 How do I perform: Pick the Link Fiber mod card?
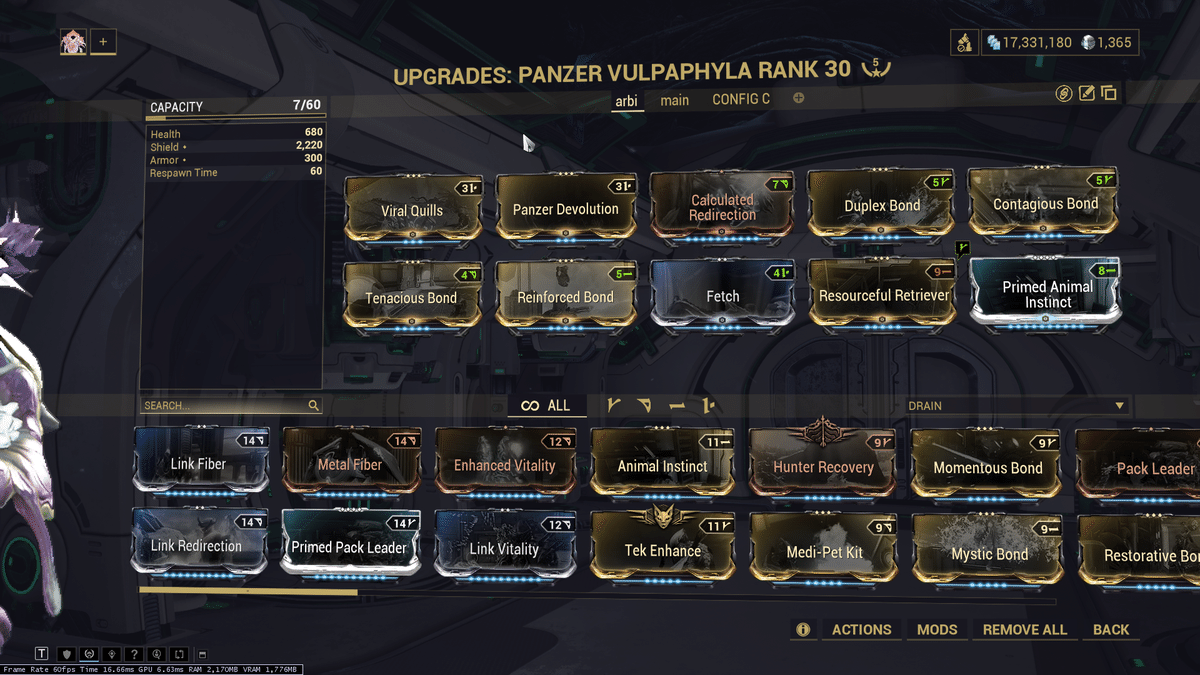[198, 463]
